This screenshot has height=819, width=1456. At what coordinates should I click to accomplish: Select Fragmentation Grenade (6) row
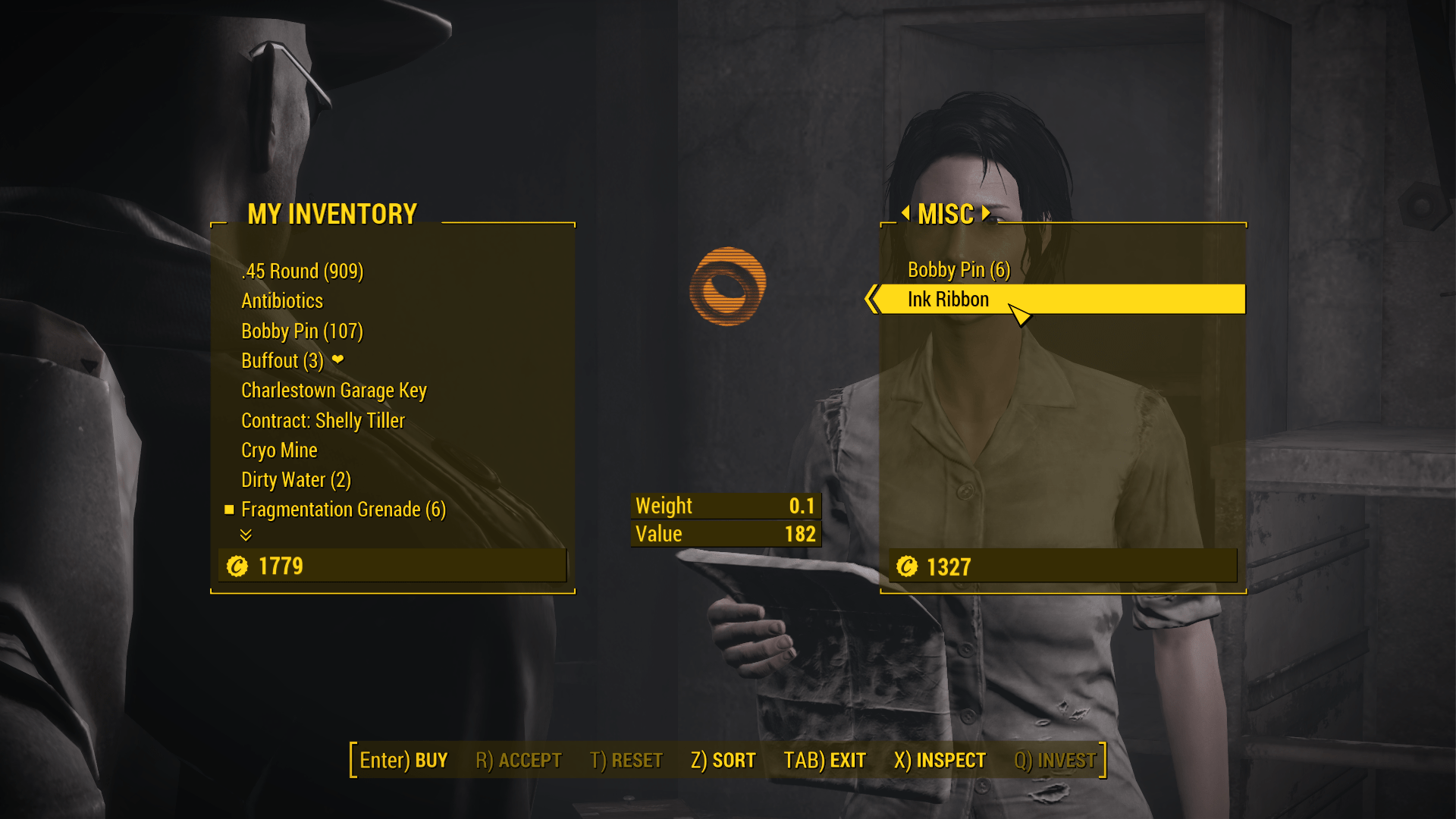pyautogui.click(x=343, y=510)
